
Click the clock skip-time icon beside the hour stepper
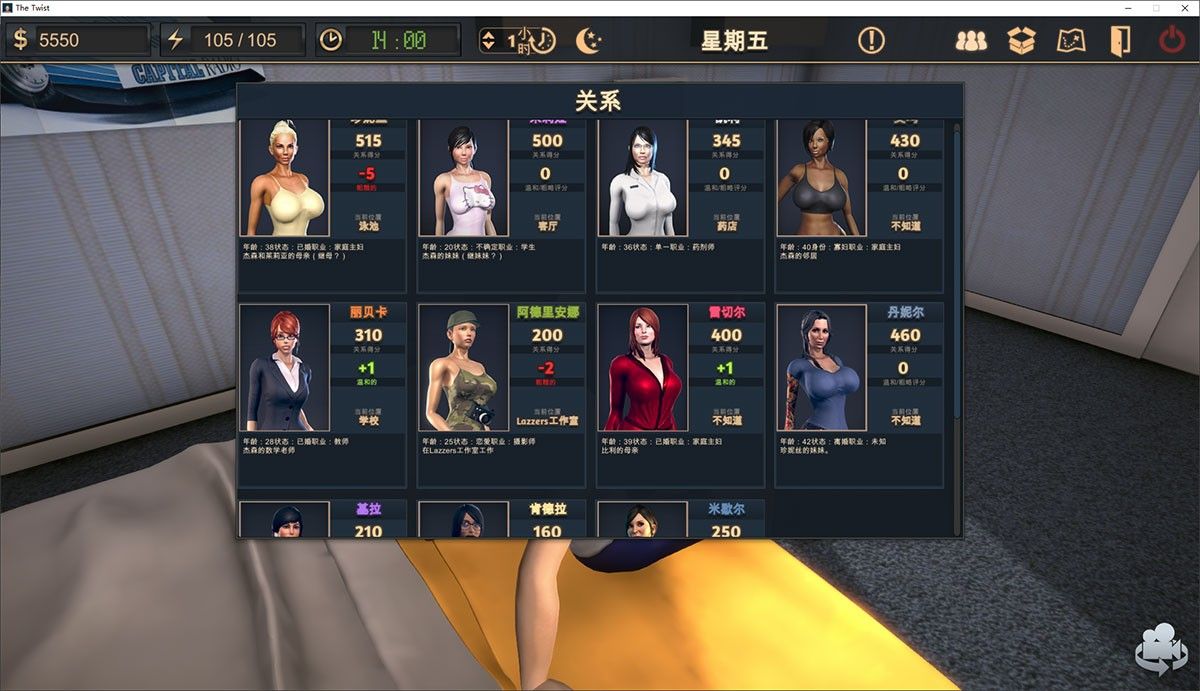click(543, 41)
